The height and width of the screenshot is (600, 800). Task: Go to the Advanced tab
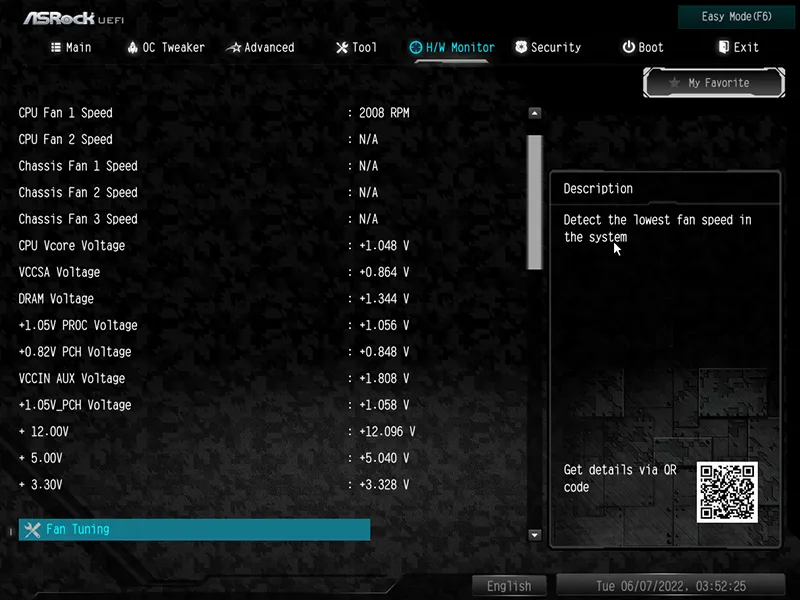click(260, 47)
